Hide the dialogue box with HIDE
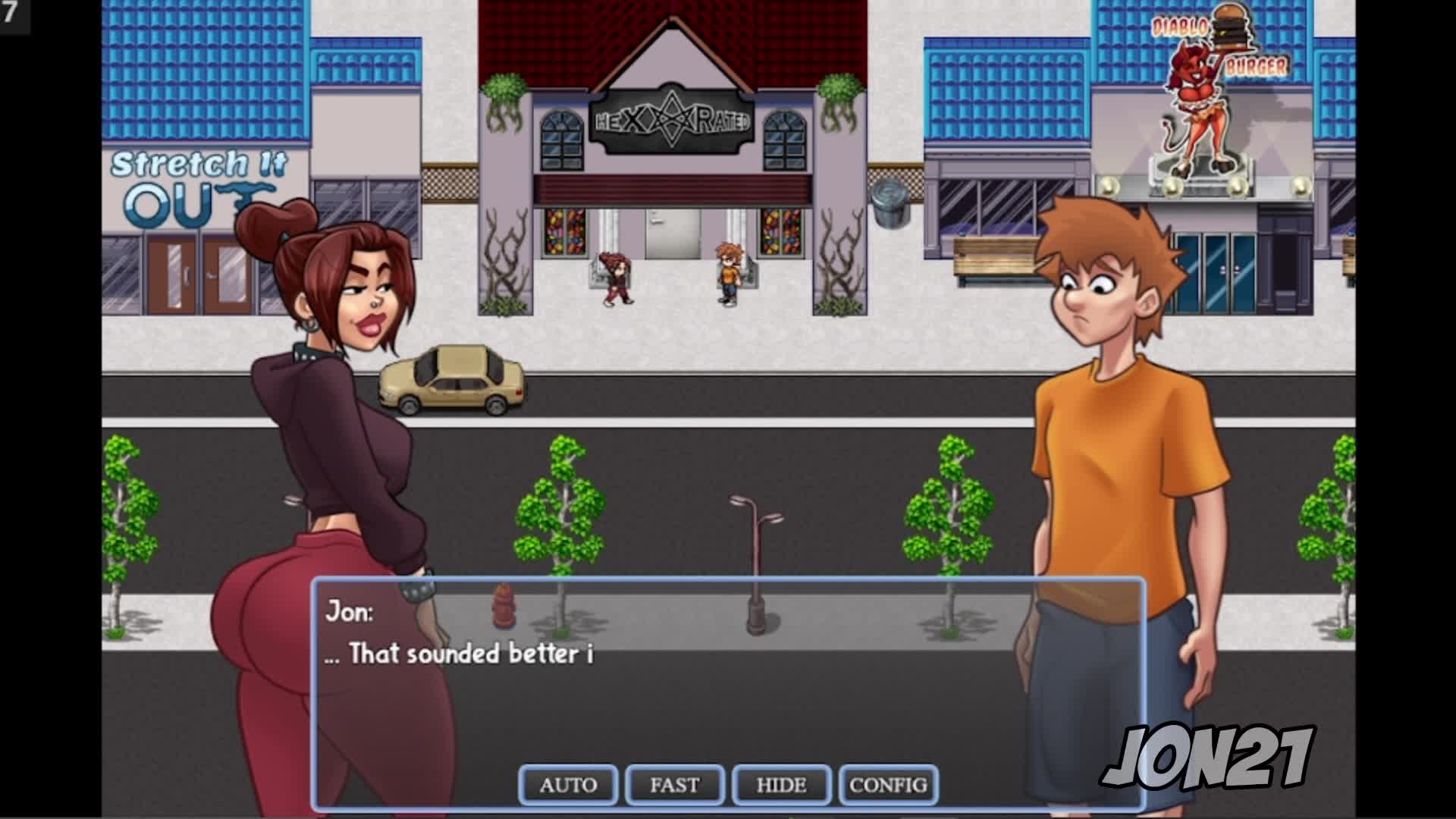 [781, 785]
